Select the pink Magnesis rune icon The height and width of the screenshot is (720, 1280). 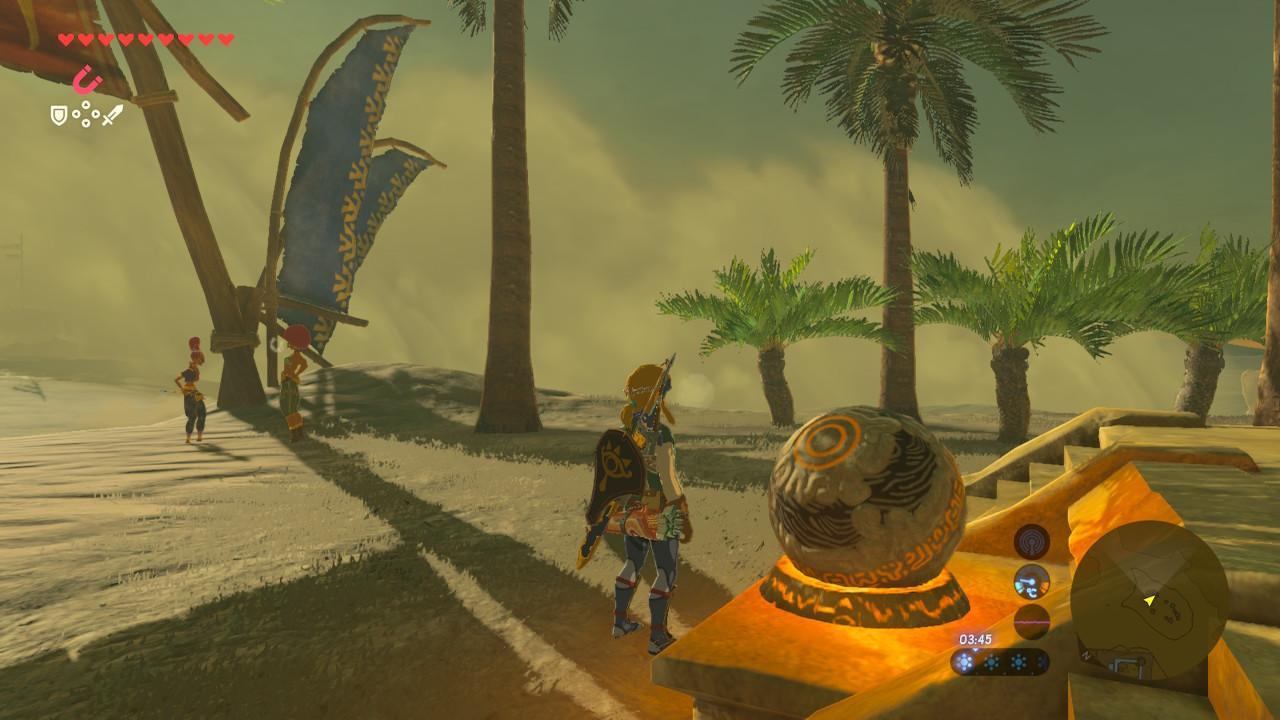pyautogui.click(x=88, y=79)
